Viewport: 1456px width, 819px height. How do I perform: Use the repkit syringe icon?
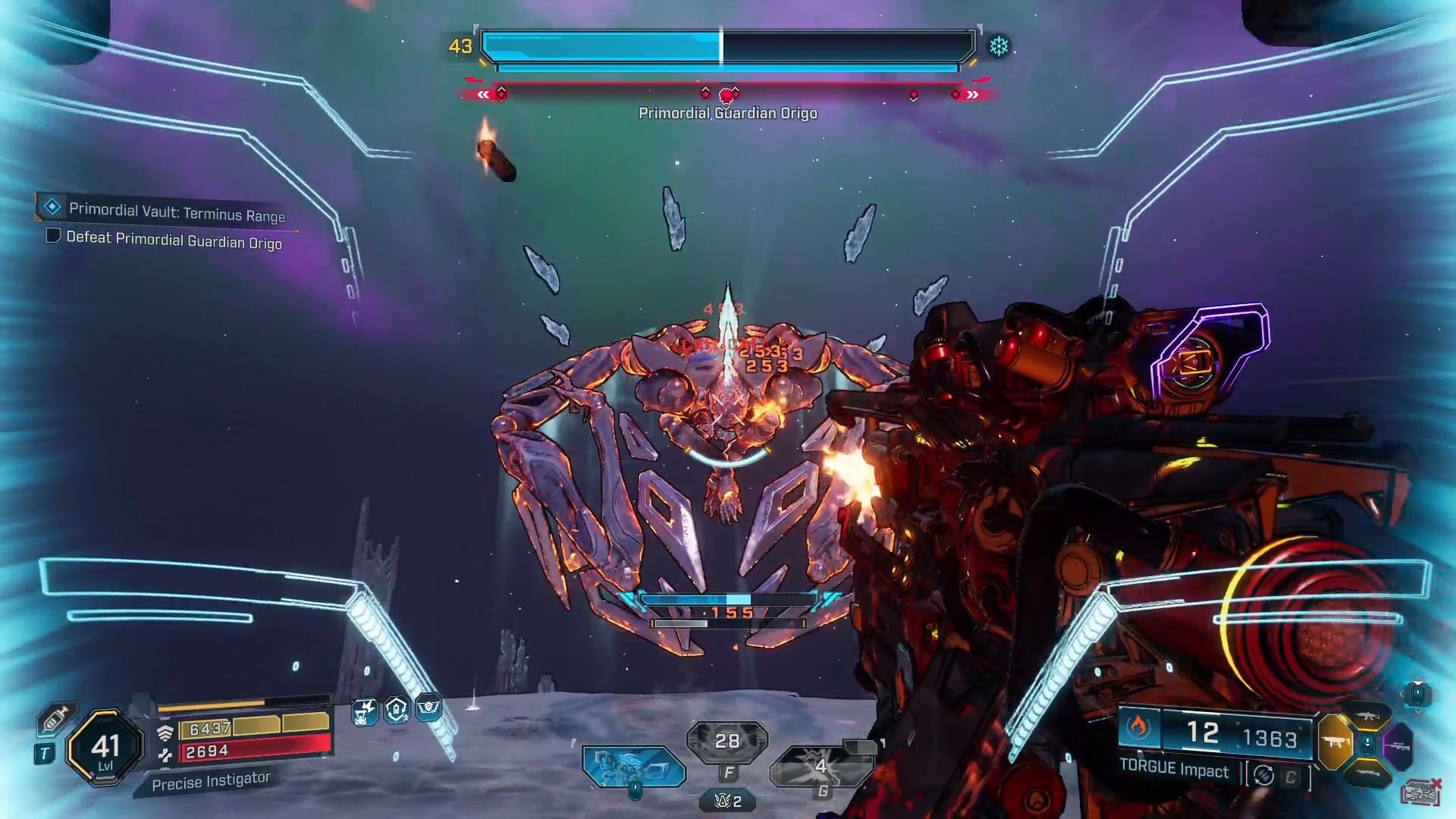tap(55, 717)
